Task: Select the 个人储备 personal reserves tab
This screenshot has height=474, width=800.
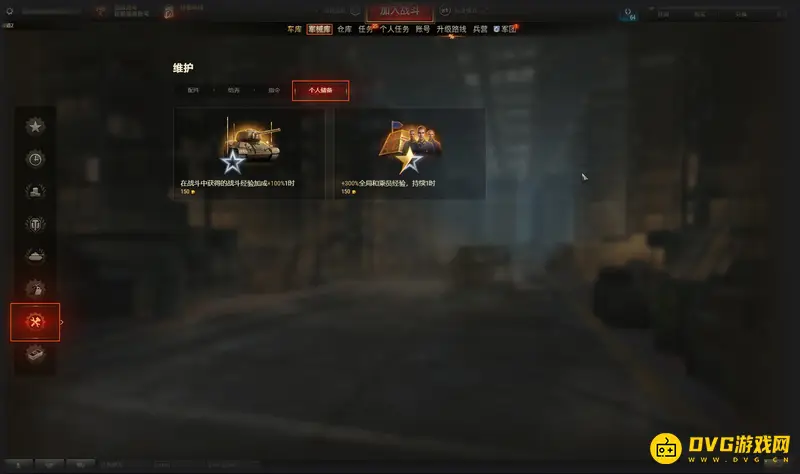Action: pos(320,91)
